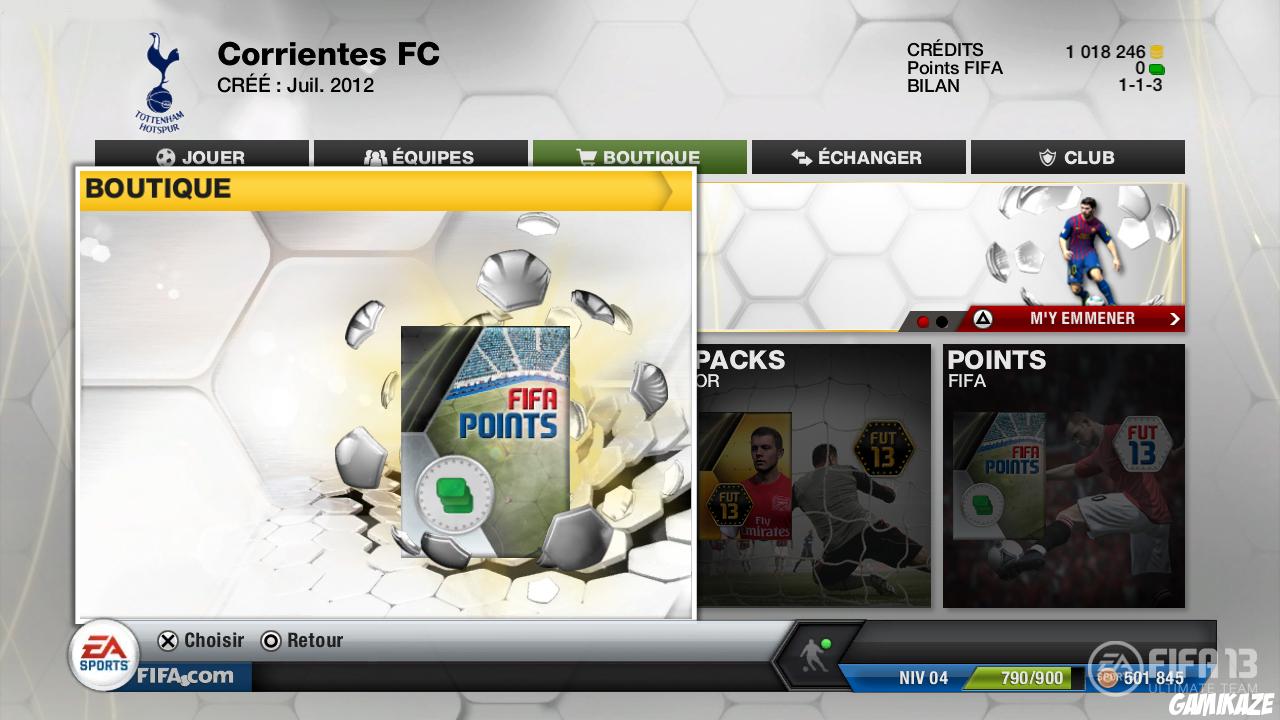Switch to the ÉCHANGER tab

point(858,157)
